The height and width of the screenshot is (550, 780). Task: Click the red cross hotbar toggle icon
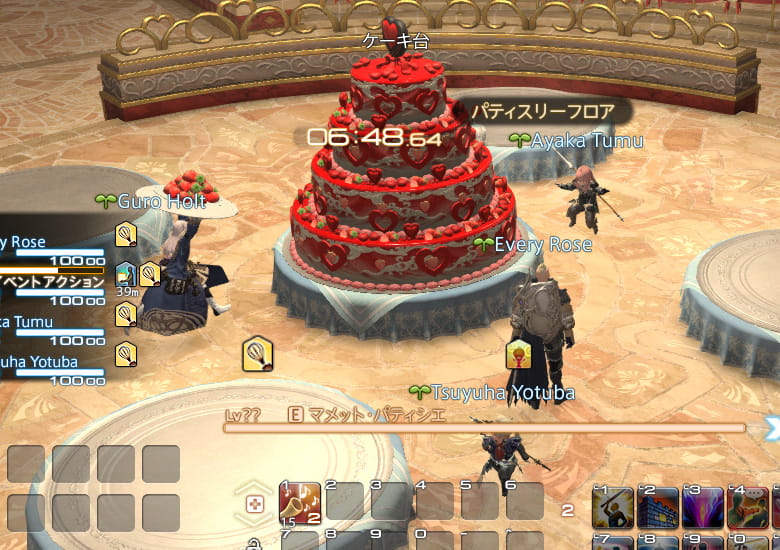click(255, 504)
